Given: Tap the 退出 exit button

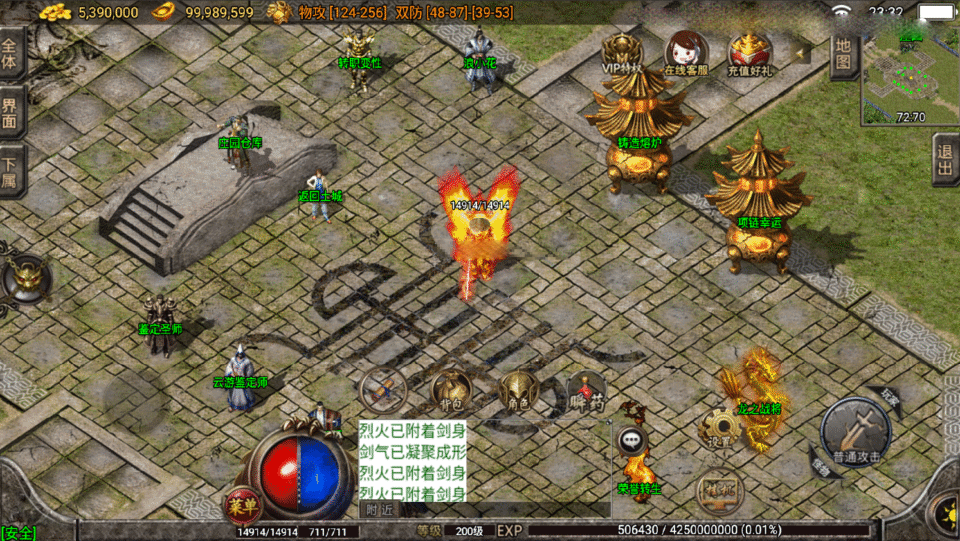Looking at the screenshot, I should pos(945,160).
